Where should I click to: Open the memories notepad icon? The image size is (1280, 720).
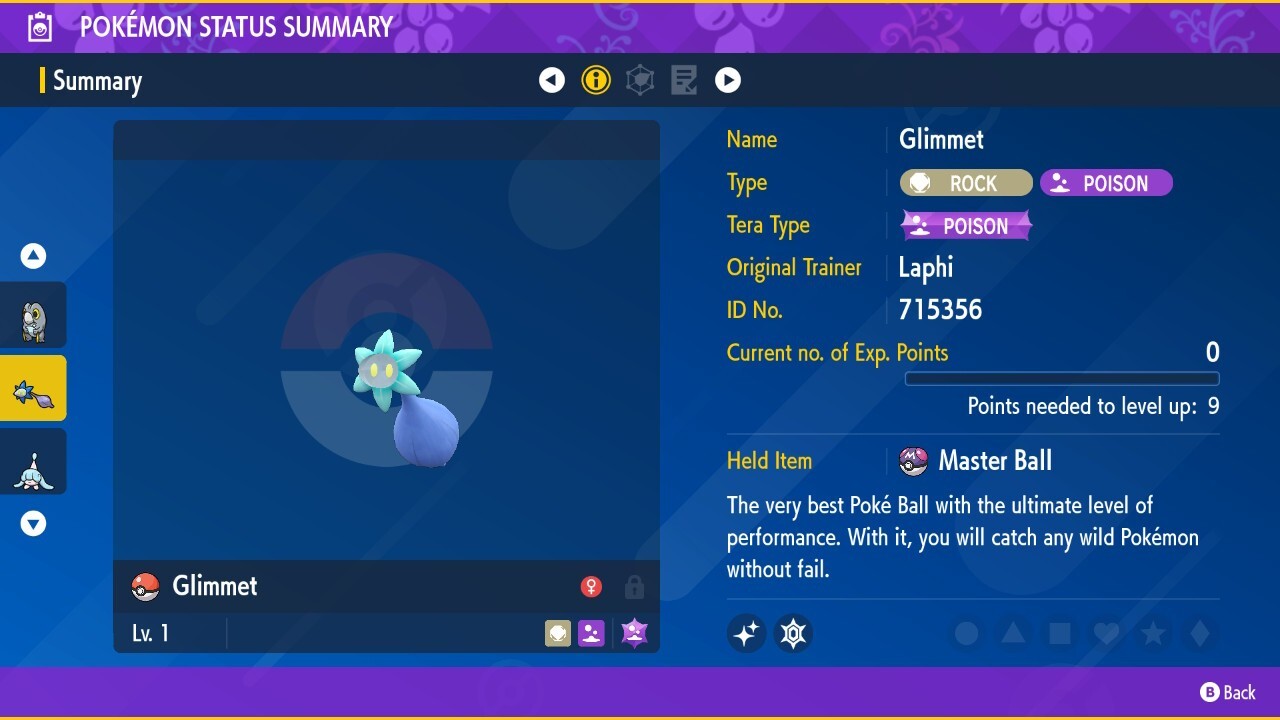[683, 80]
